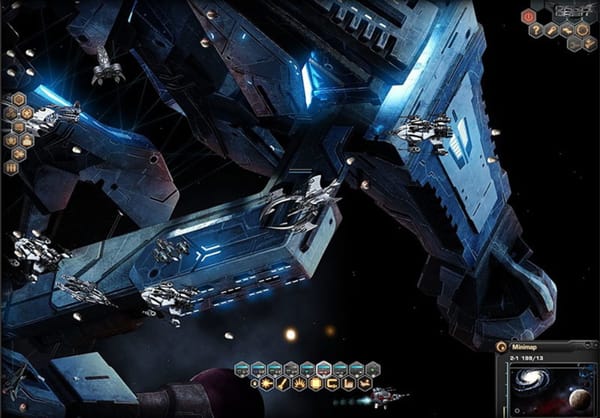Toggle the three vertical bars hexagon

(x=12, y=168)
